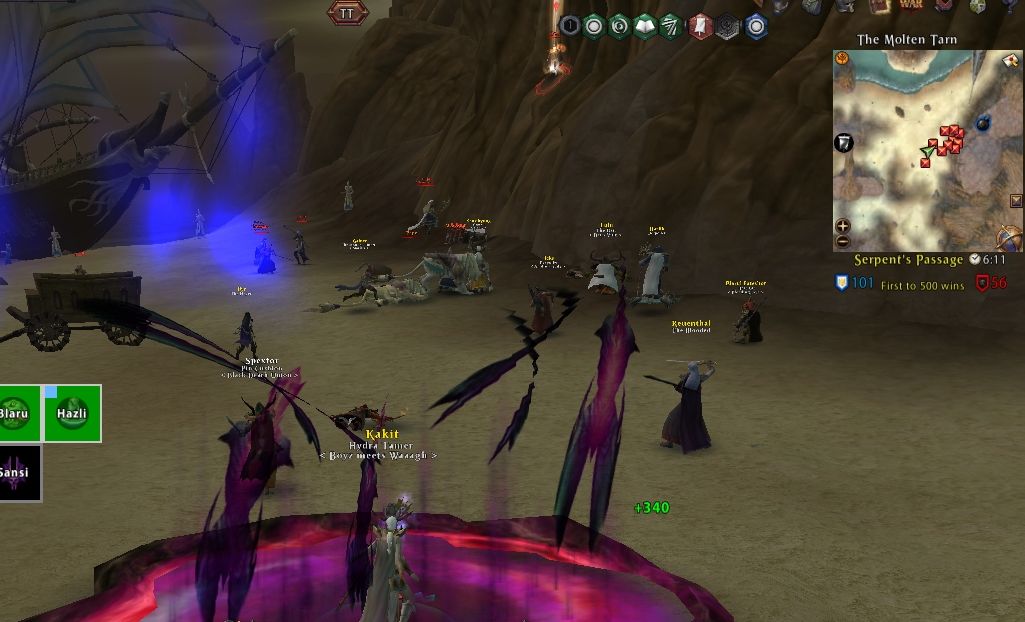The image size is (1025, 622).
Task: Click the TT hexagon button
Action: point(348,13)
